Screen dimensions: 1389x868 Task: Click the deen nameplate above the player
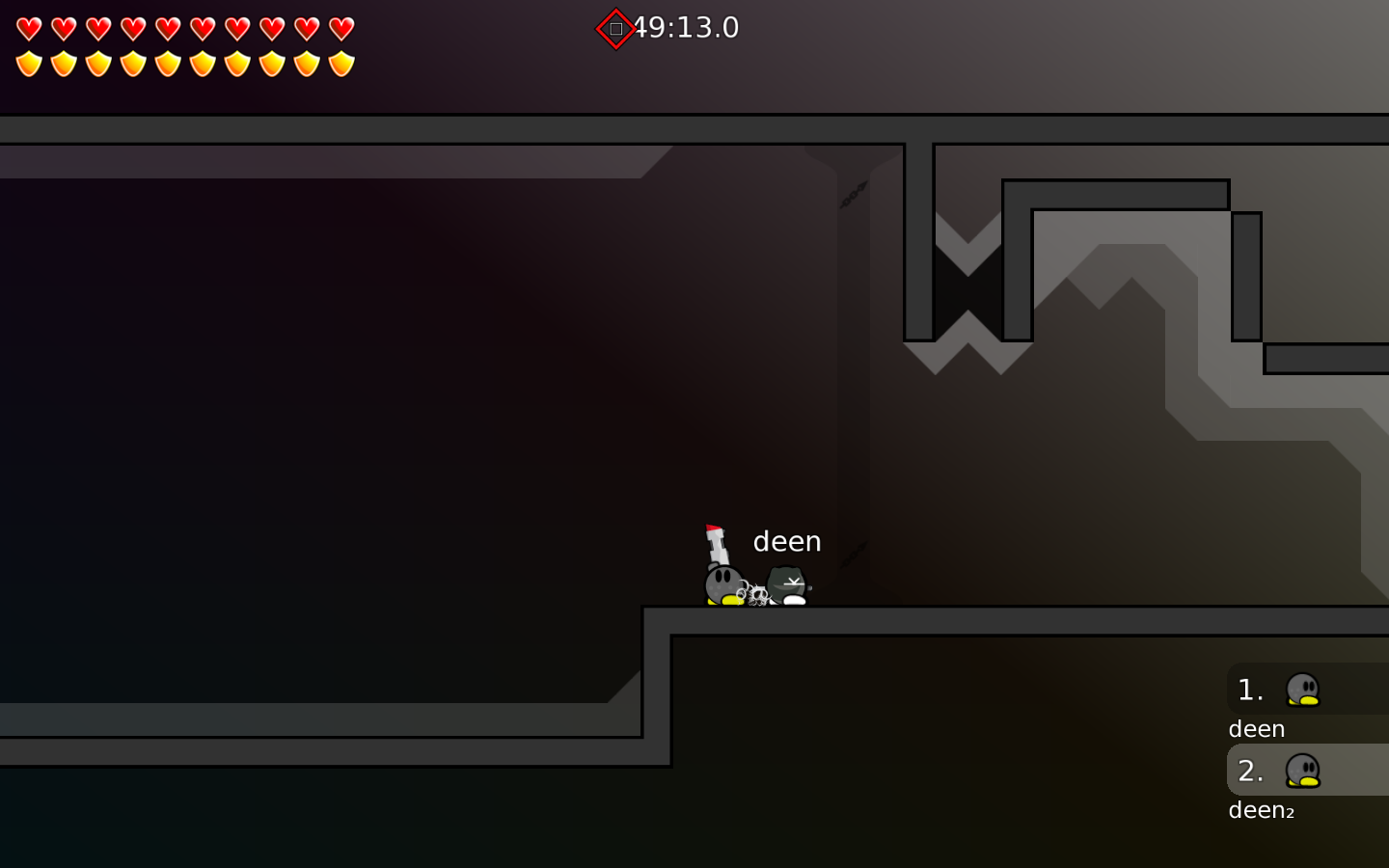(x=787, y=541)
